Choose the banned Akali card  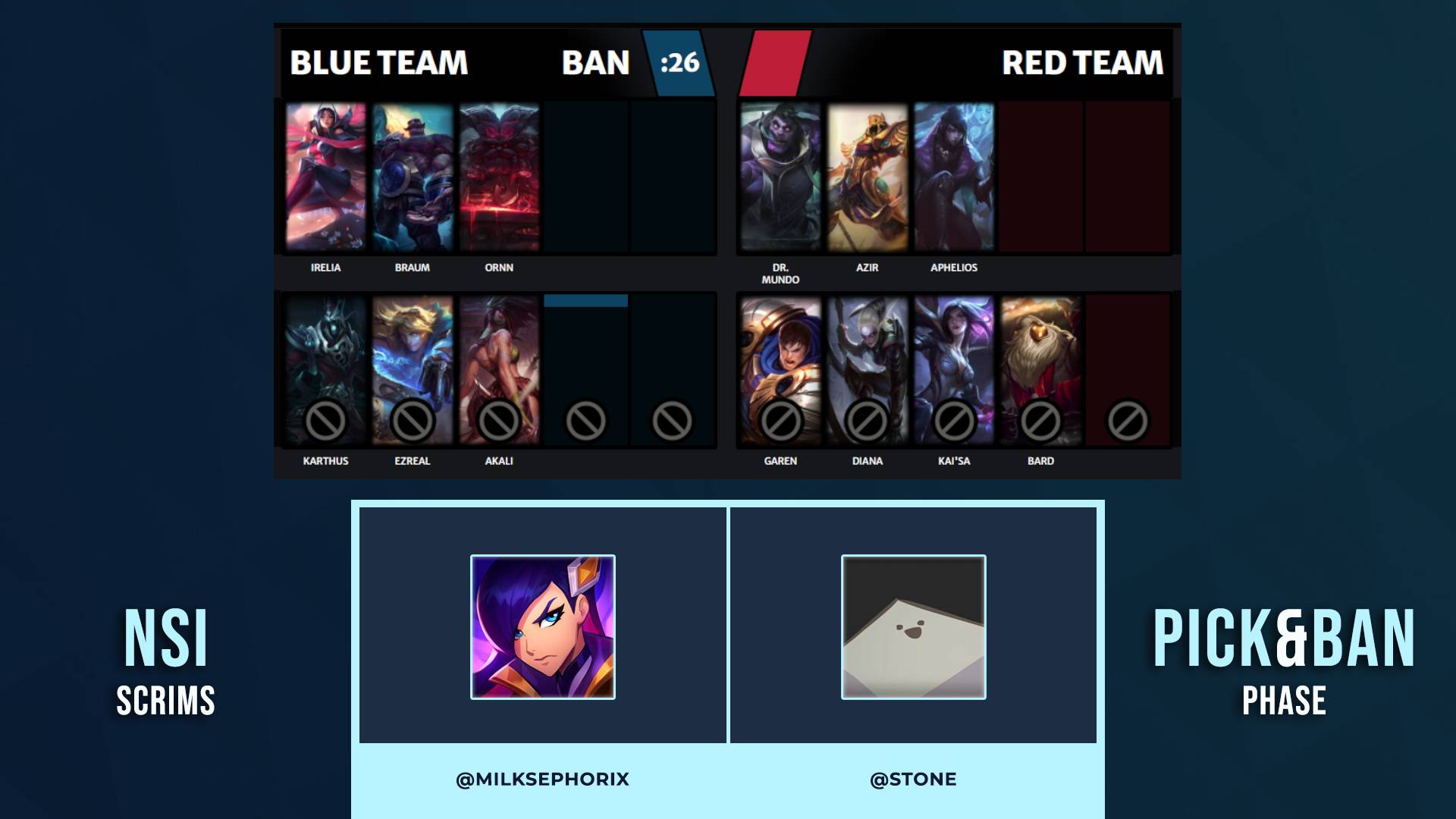tap(499, 370)
